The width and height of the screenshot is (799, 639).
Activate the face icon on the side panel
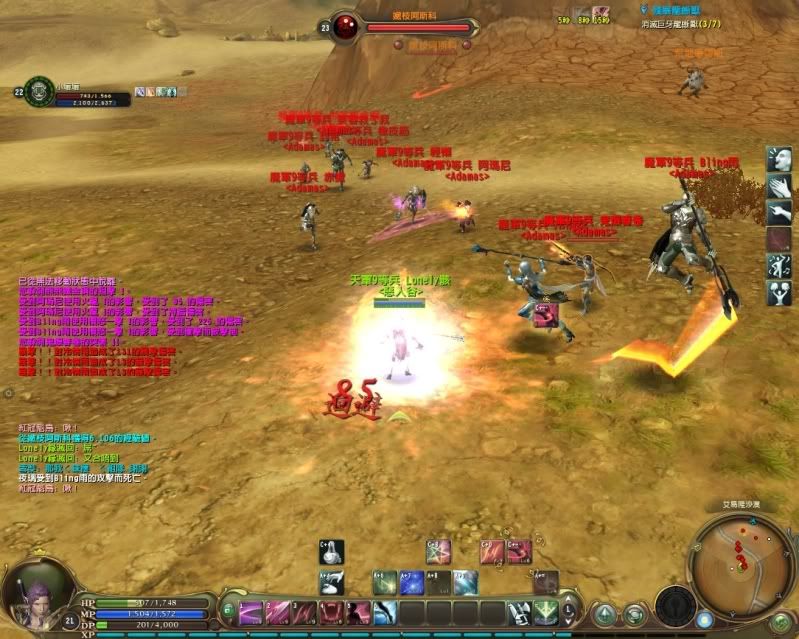(x=780, y=159)
